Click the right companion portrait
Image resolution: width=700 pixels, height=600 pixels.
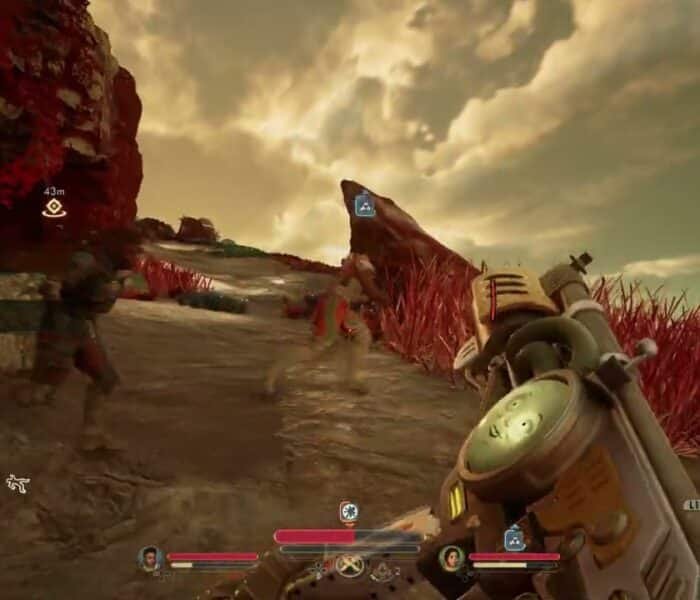point(451,558)
